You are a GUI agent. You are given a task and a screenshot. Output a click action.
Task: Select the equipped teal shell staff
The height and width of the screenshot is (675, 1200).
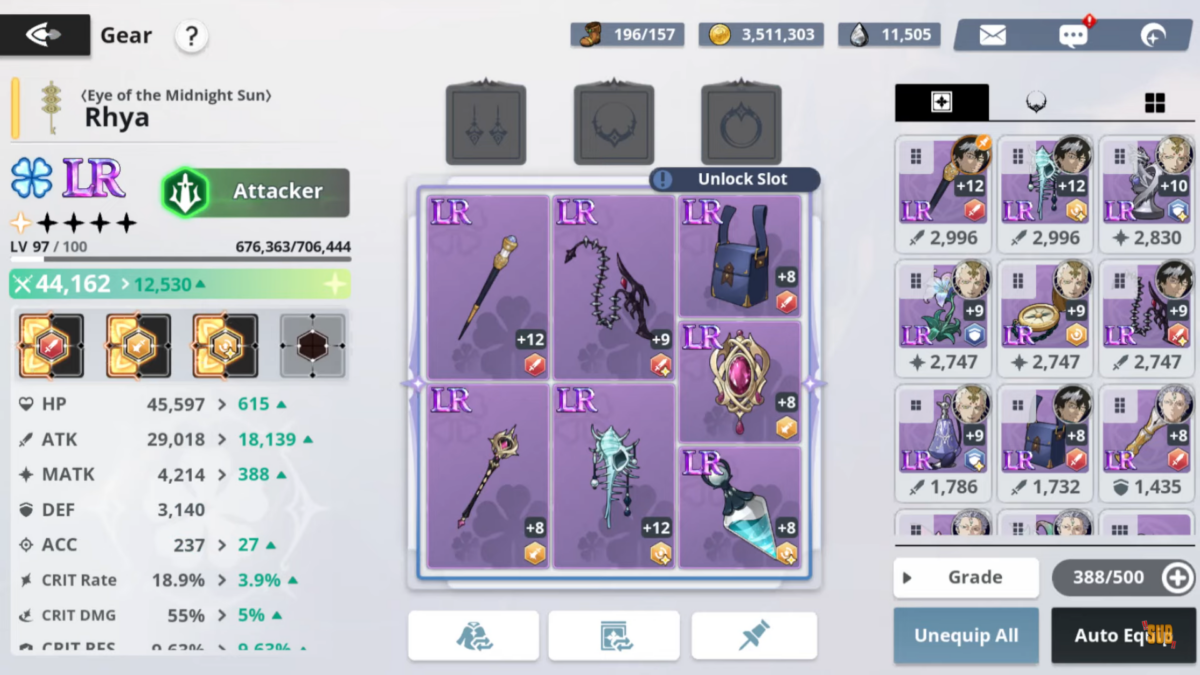click(614, 476)
